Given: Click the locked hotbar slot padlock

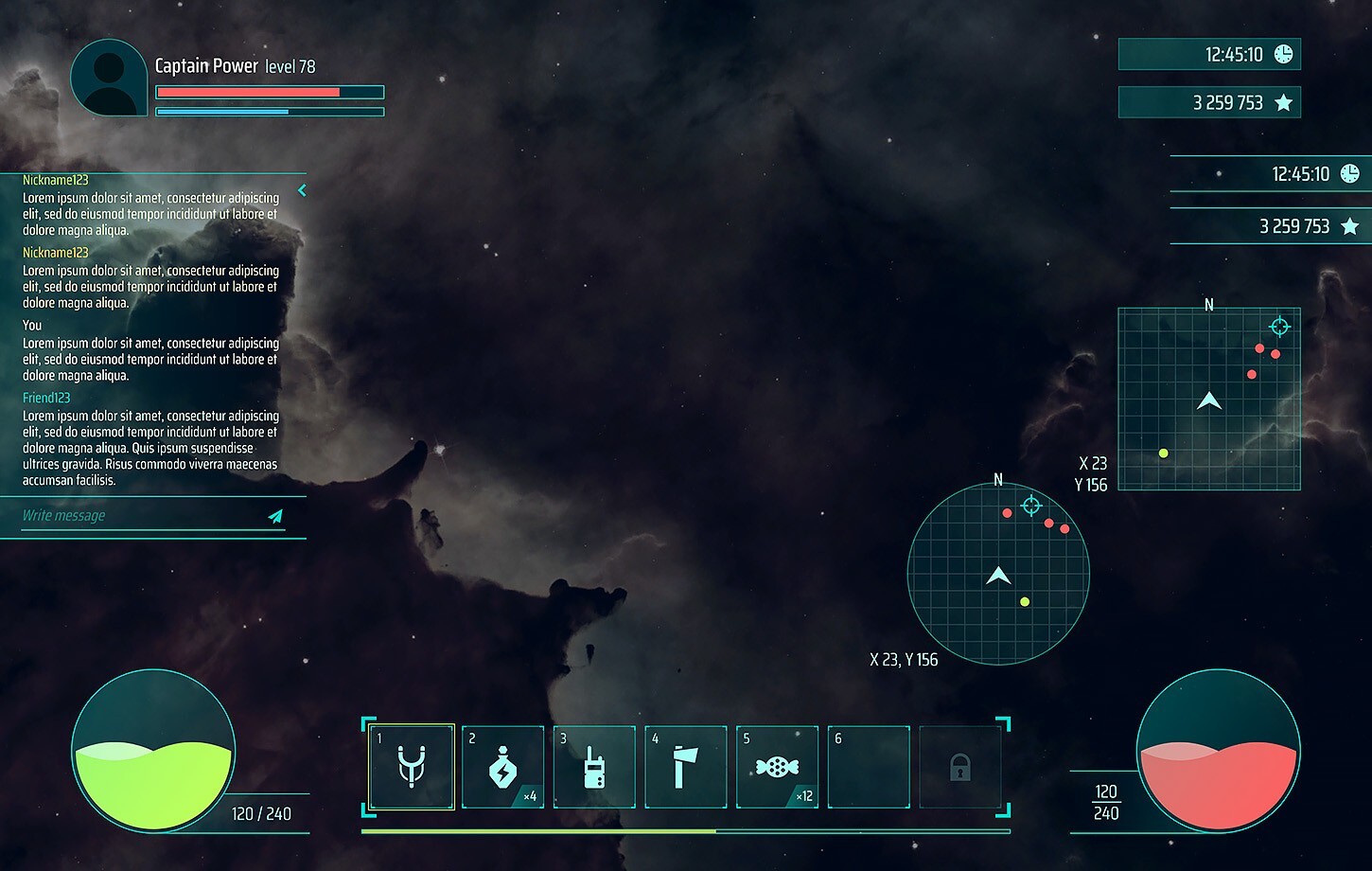Looking at the screenshot, I should pyautogui.click(x=960, y=769).
